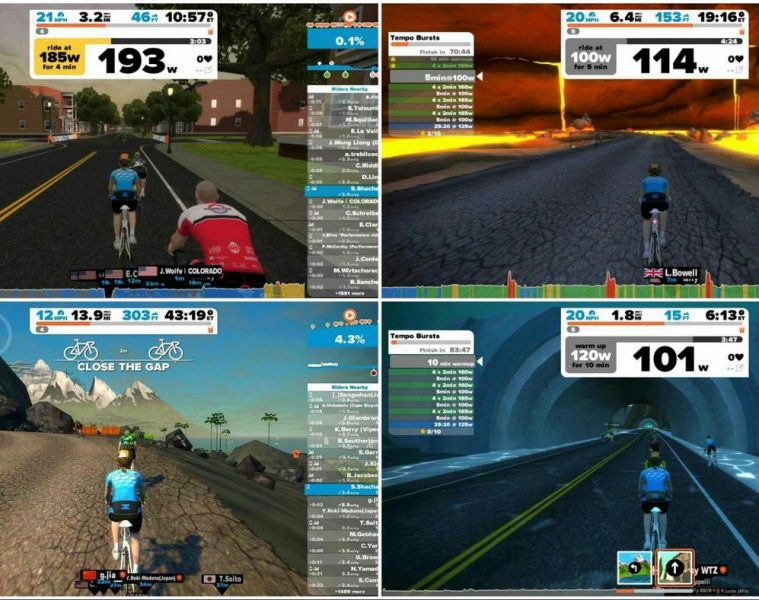Click the orange icon above the 0.1% gradient
This screenshot has height=600, width=759.
pos(350,17)
